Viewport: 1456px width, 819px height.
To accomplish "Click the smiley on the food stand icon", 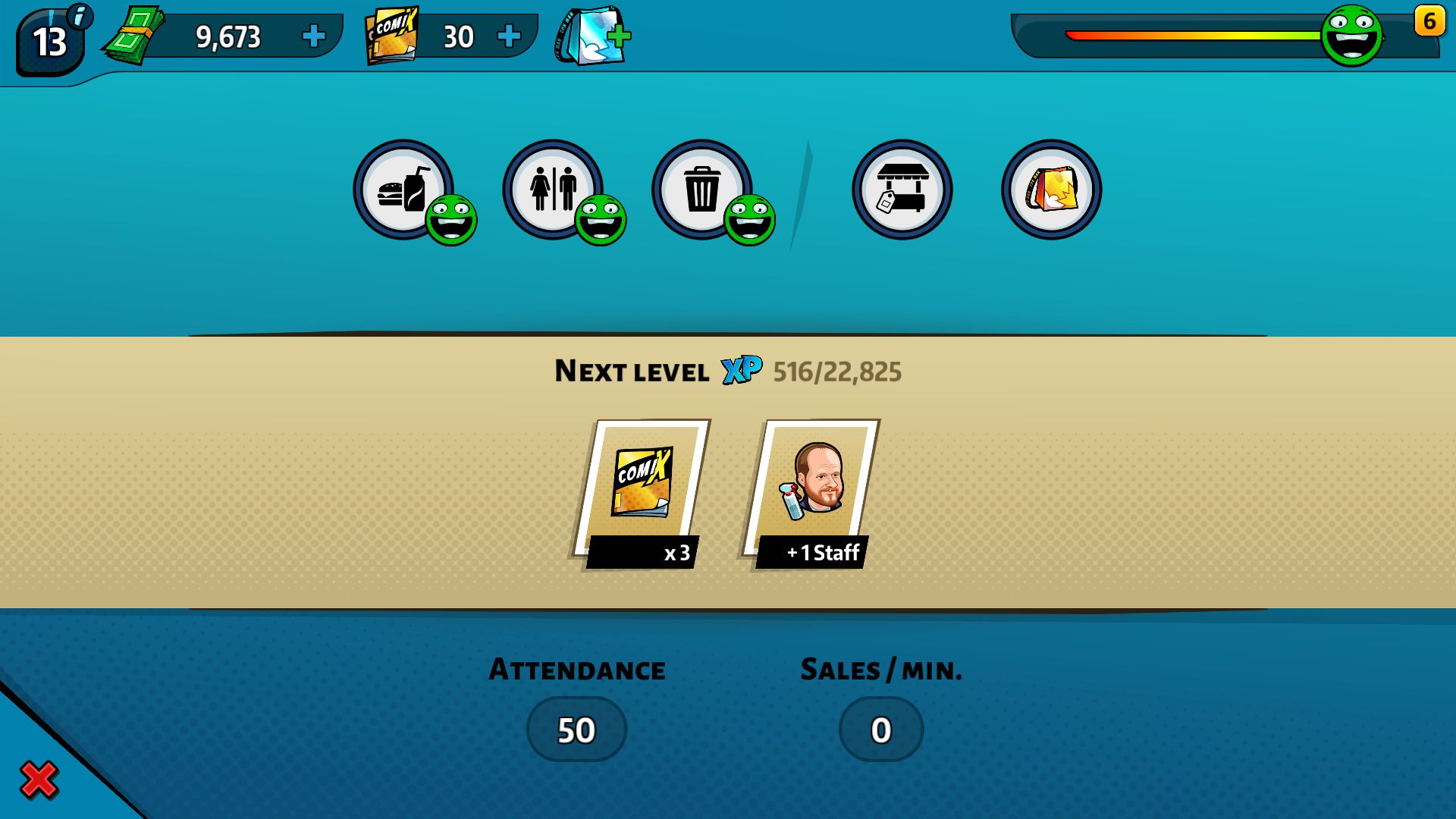I will tap(451, 220).
